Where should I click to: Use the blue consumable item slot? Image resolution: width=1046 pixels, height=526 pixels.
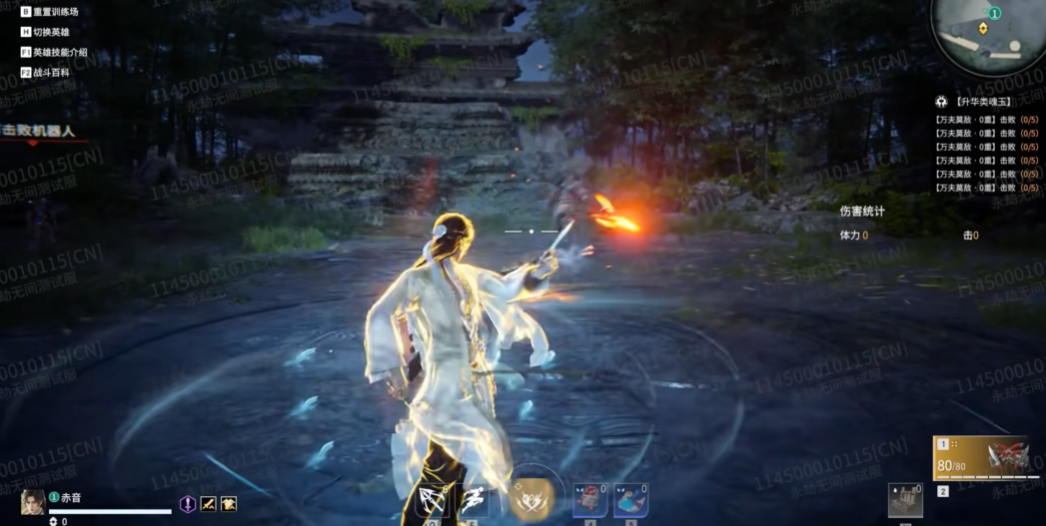(631, 499)
